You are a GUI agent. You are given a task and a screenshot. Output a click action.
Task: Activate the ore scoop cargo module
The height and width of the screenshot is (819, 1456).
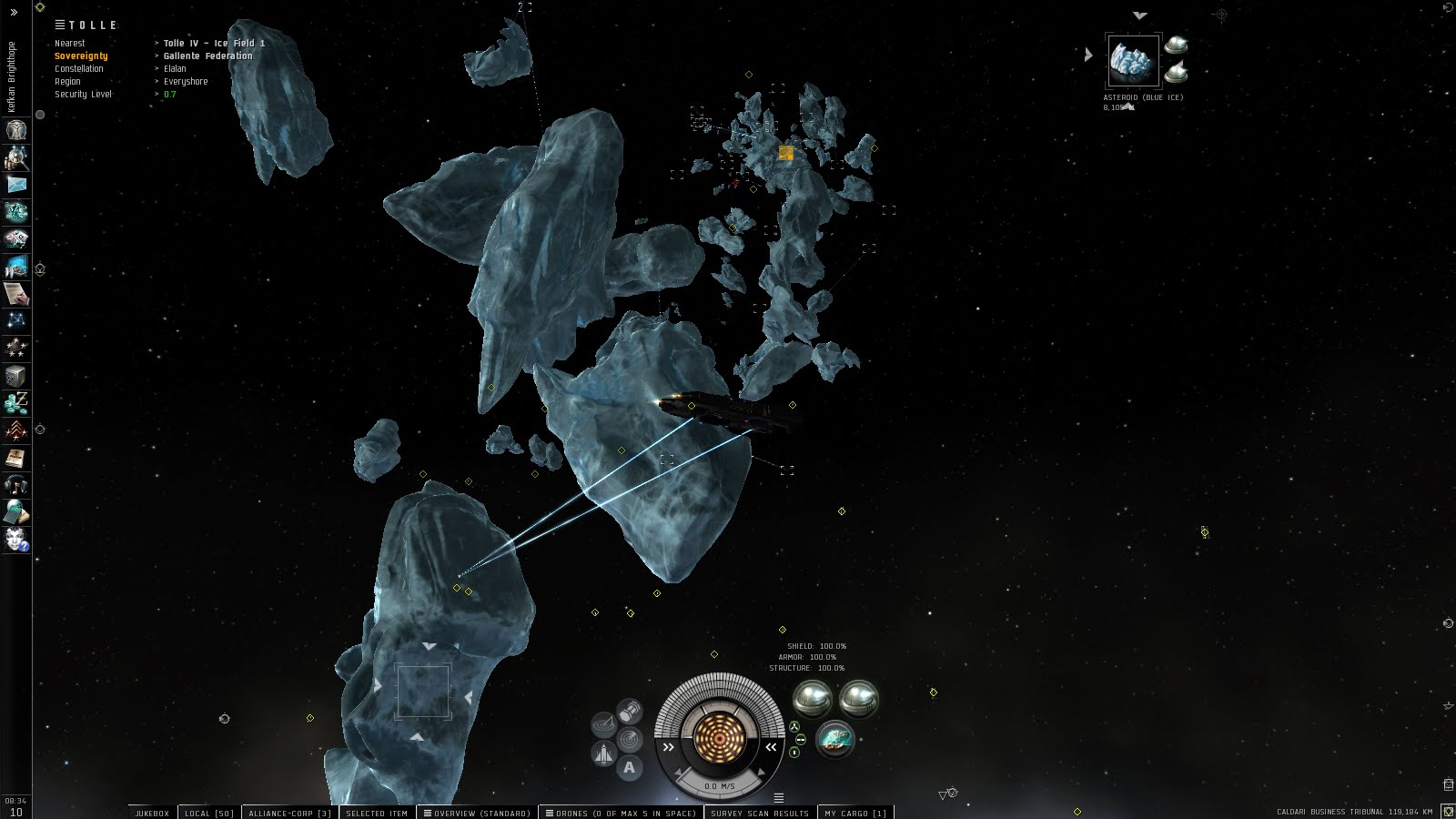pyautogui.click(x=834, y=739)
